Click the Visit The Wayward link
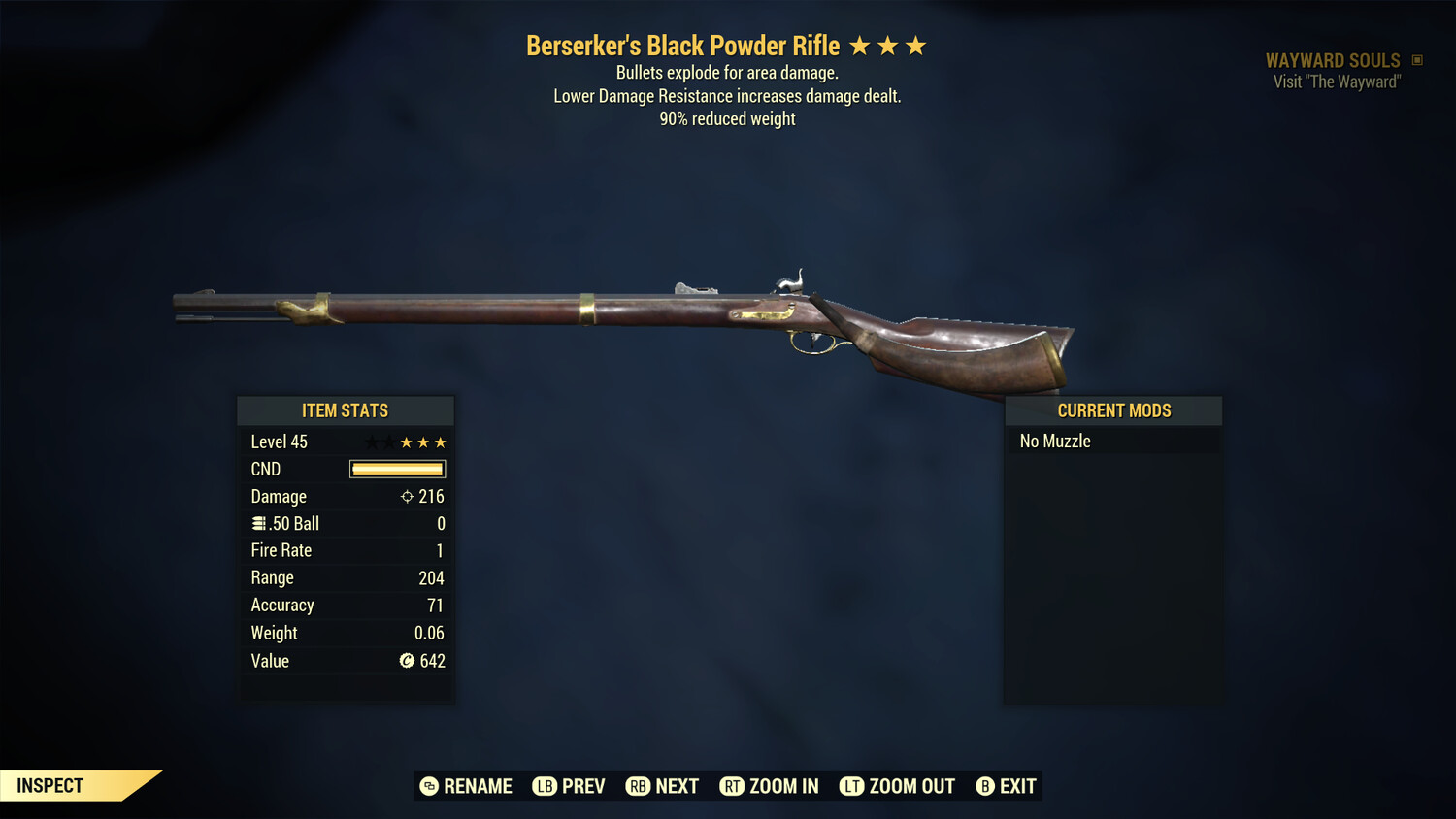Screen dimensions: 1456x819 tap(1335, 82)
